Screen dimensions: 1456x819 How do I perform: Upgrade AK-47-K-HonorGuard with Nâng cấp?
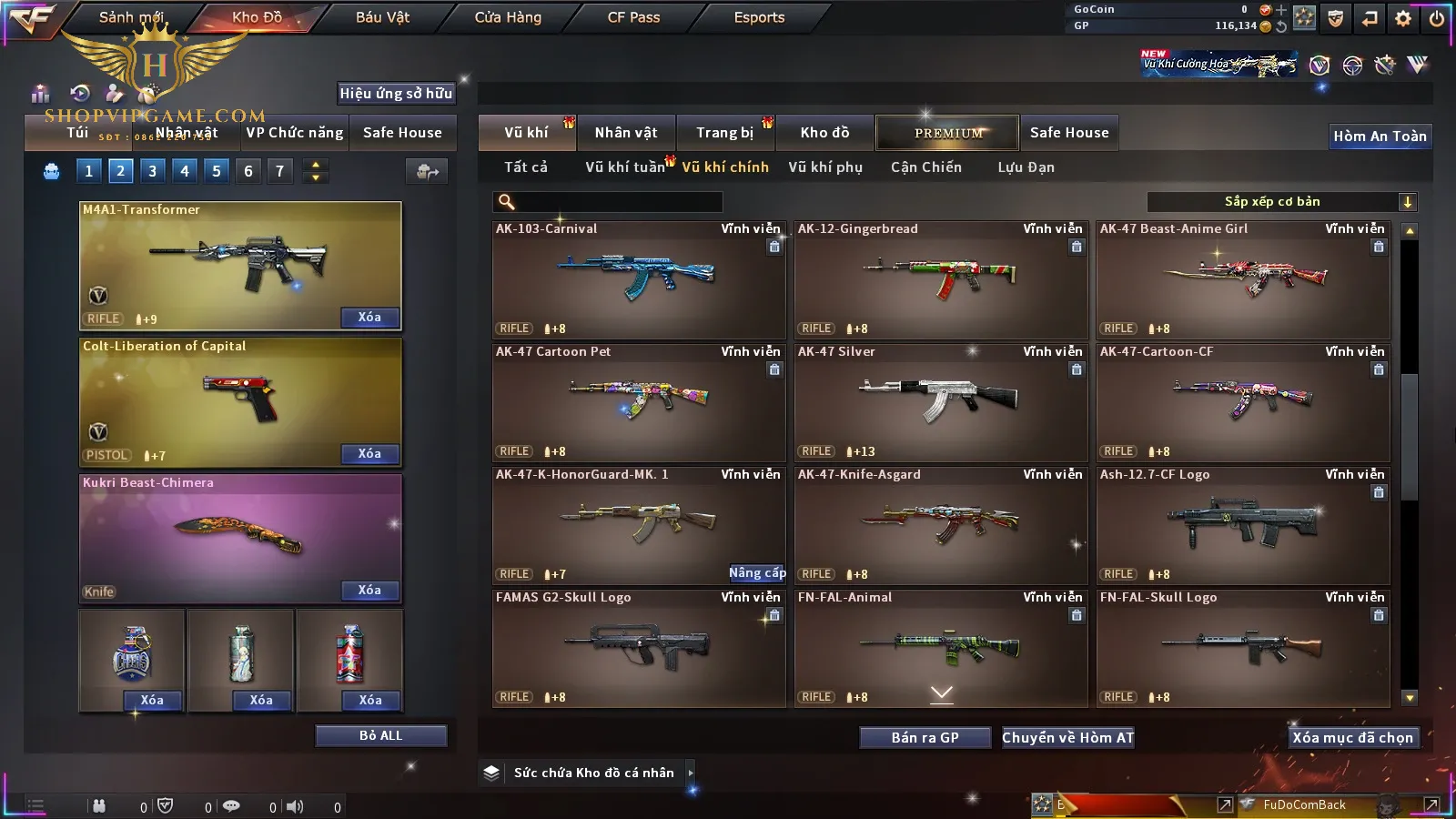click(x=757, y=572)
